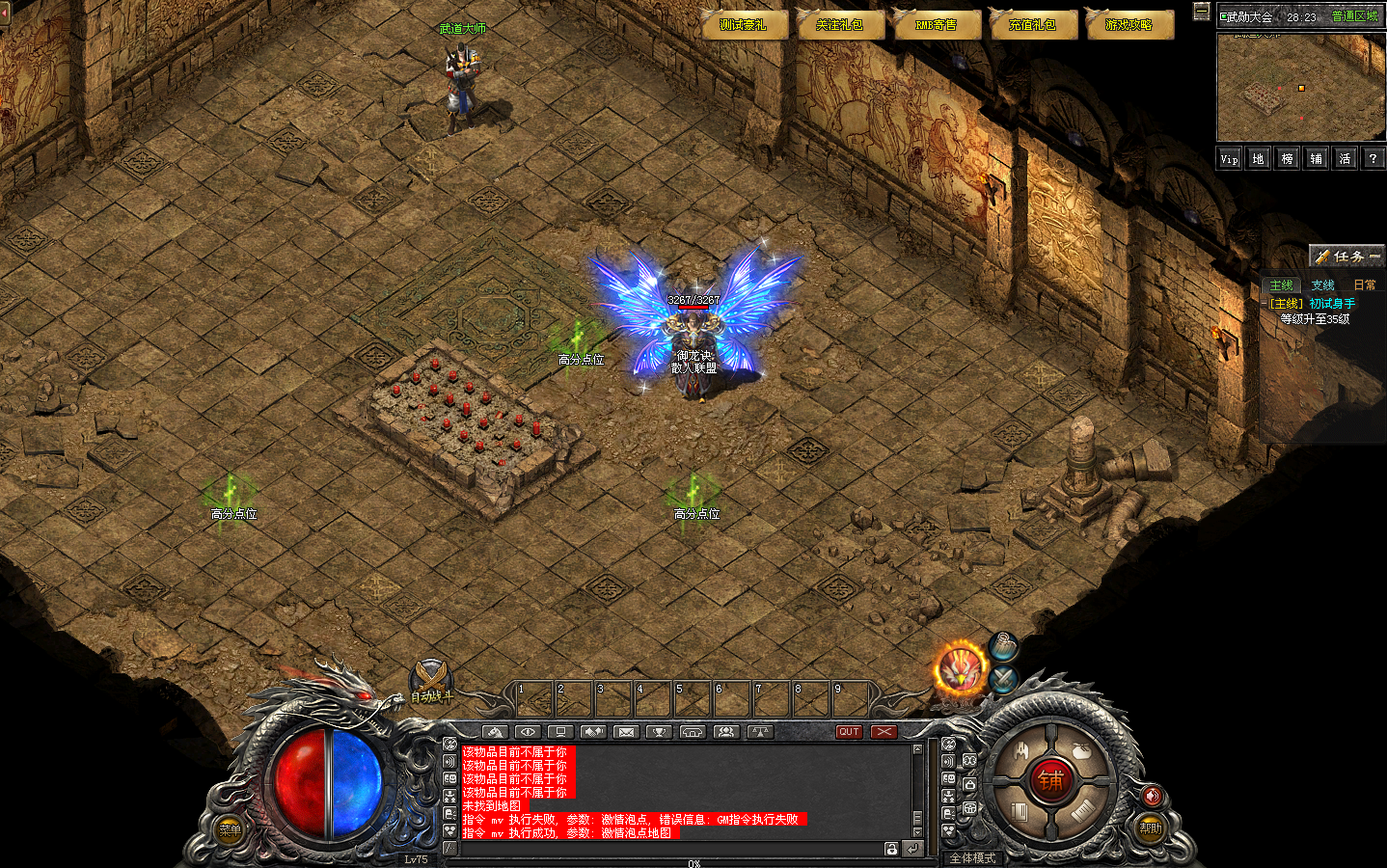Viewport: 1387px width, 868px height.
Task: Open RMB寄售 consignment menu
Action: [x=936, y=25]
